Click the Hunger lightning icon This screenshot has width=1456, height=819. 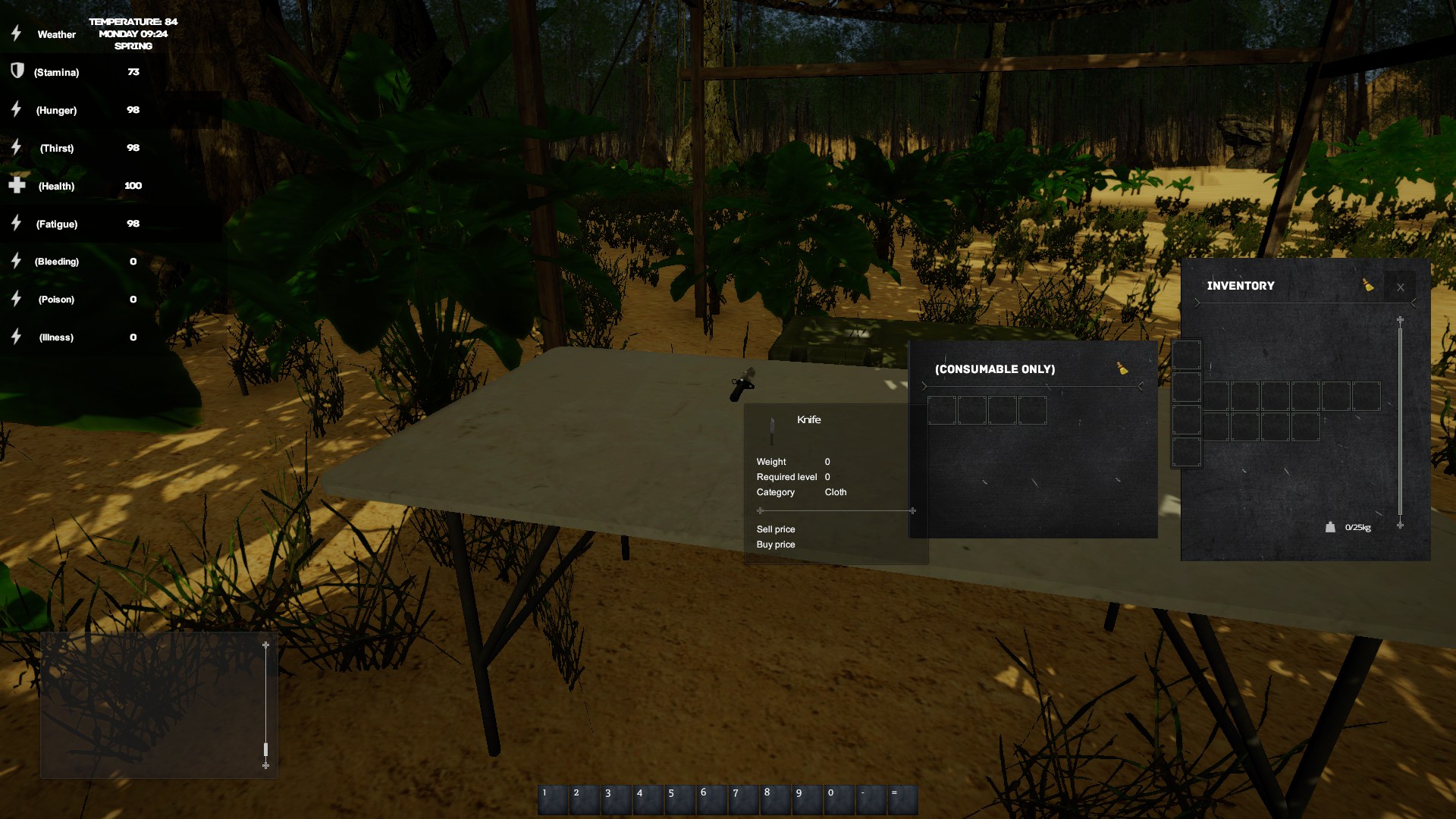pos(15,109)
